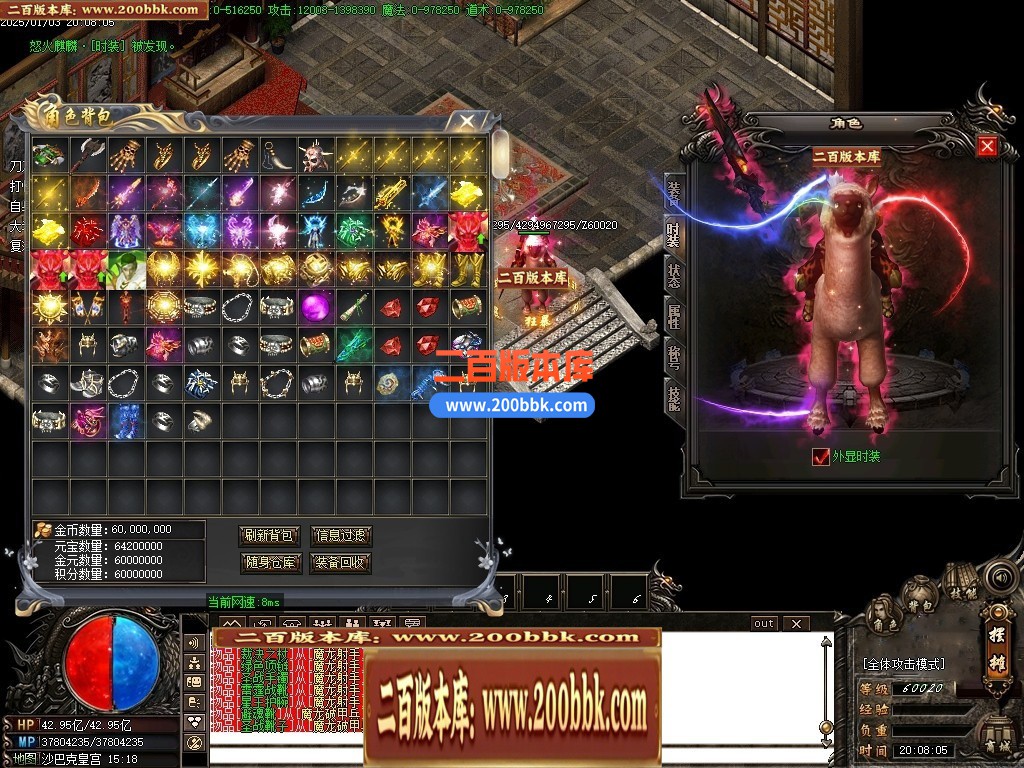1024x768 pixels.
Task: Select the 时装 fashion tab
Action: (674, 233)
